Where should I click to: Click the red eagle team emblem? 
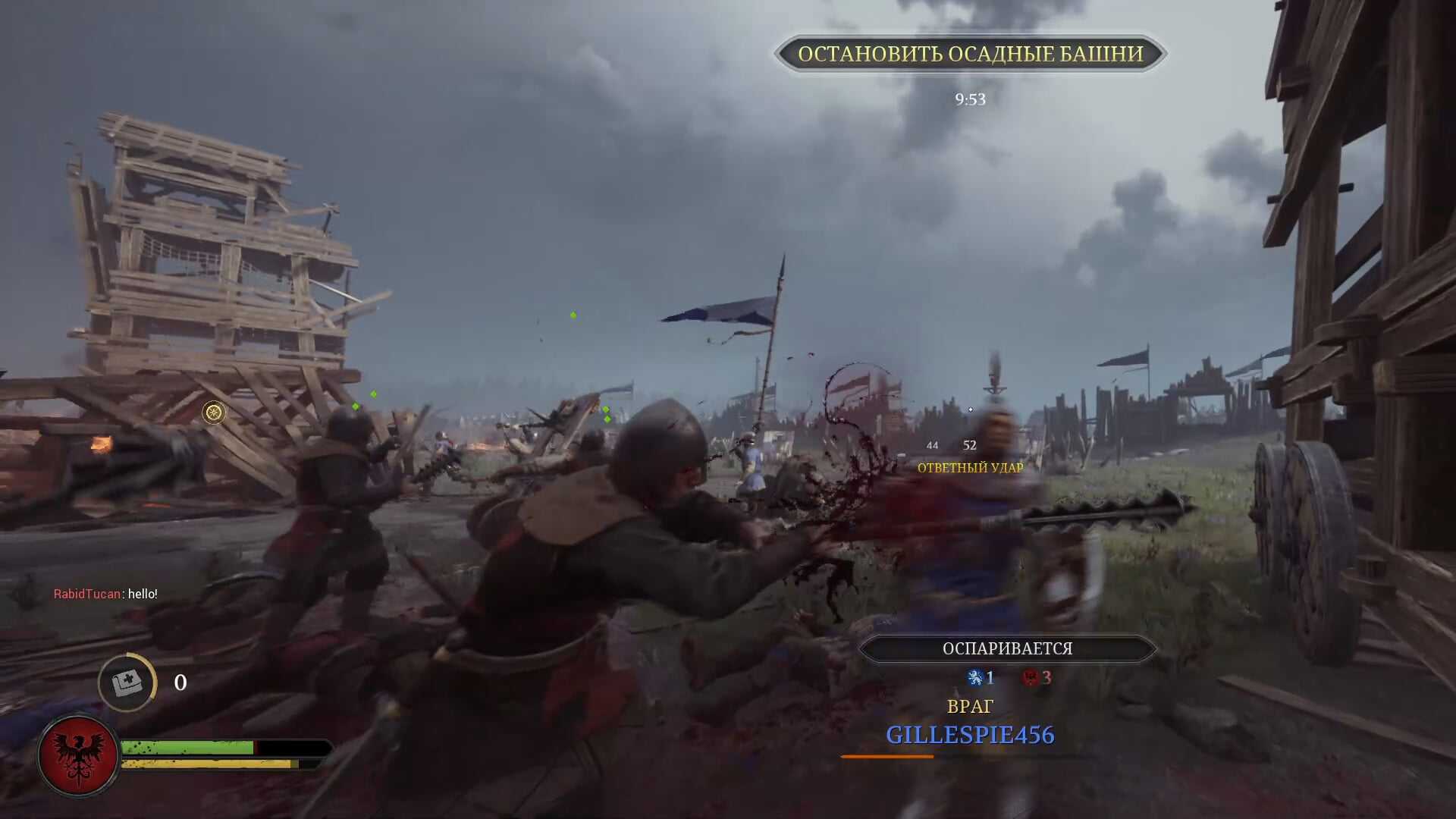click(x=78, y=755)
